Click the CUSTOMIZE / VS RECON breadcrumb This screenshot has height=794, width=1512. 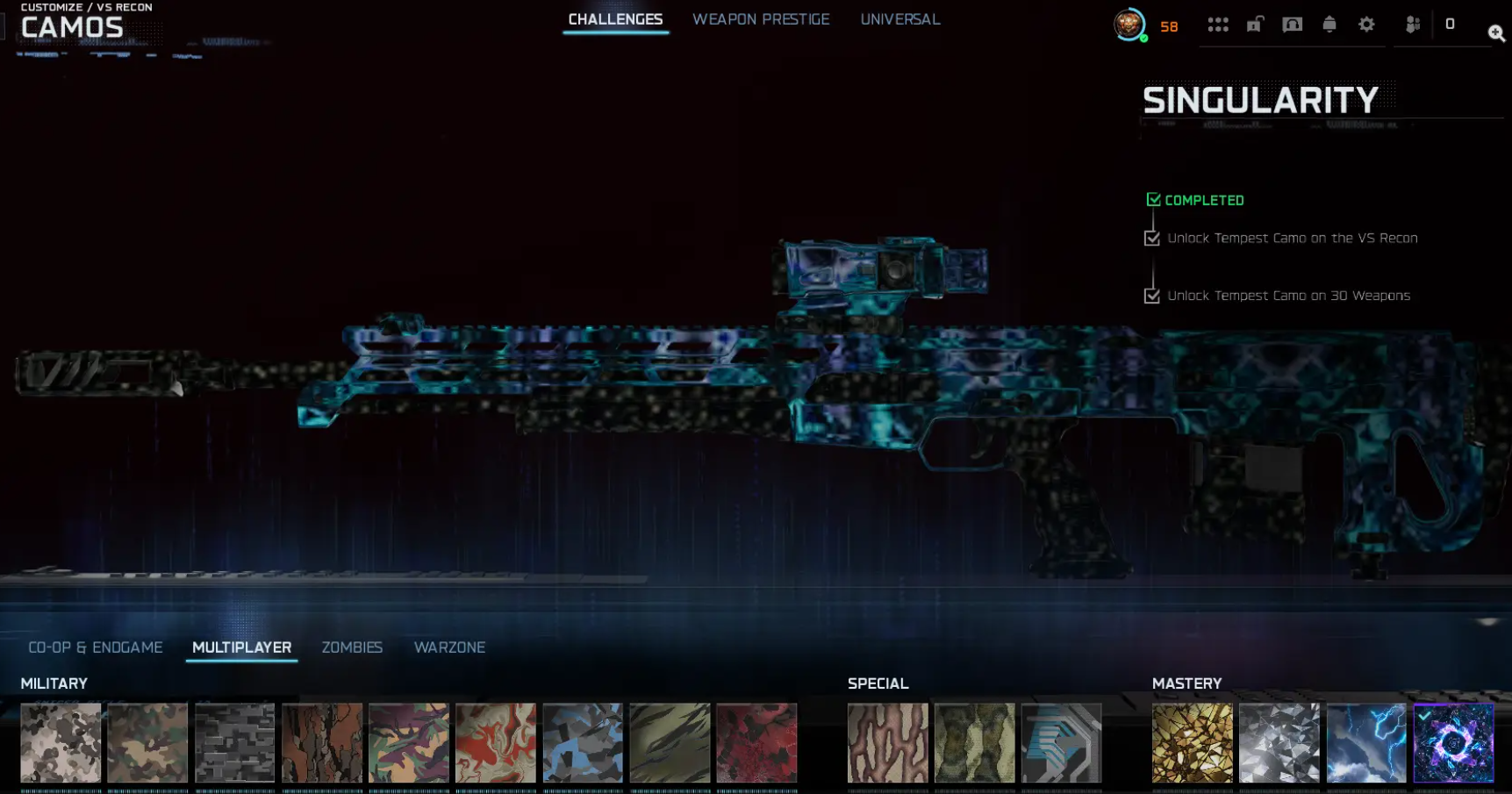(x=86, y=6)
